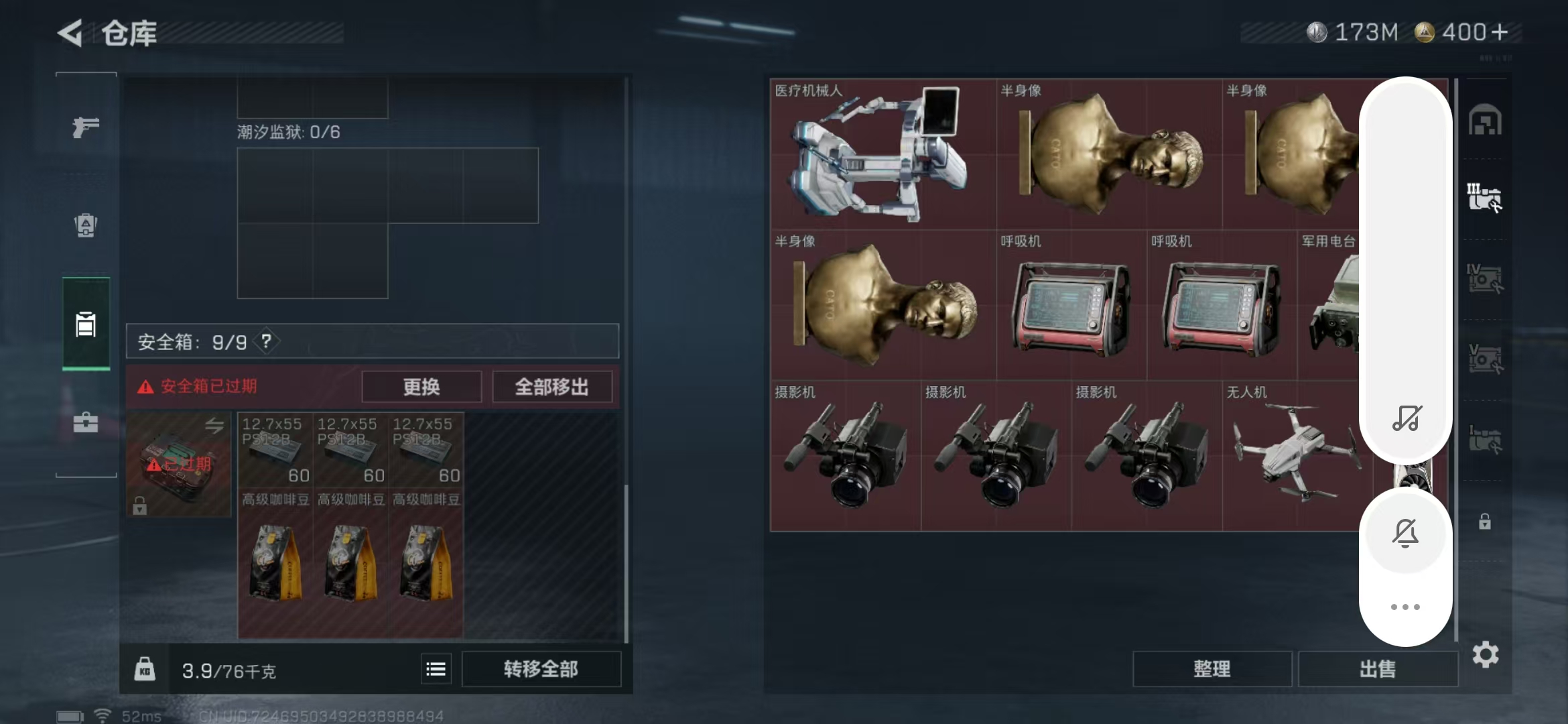This screenshot has width=1568, height=724.
Task: Mute the music via crossed-note toggle
Action: [x=1405, y=420]
